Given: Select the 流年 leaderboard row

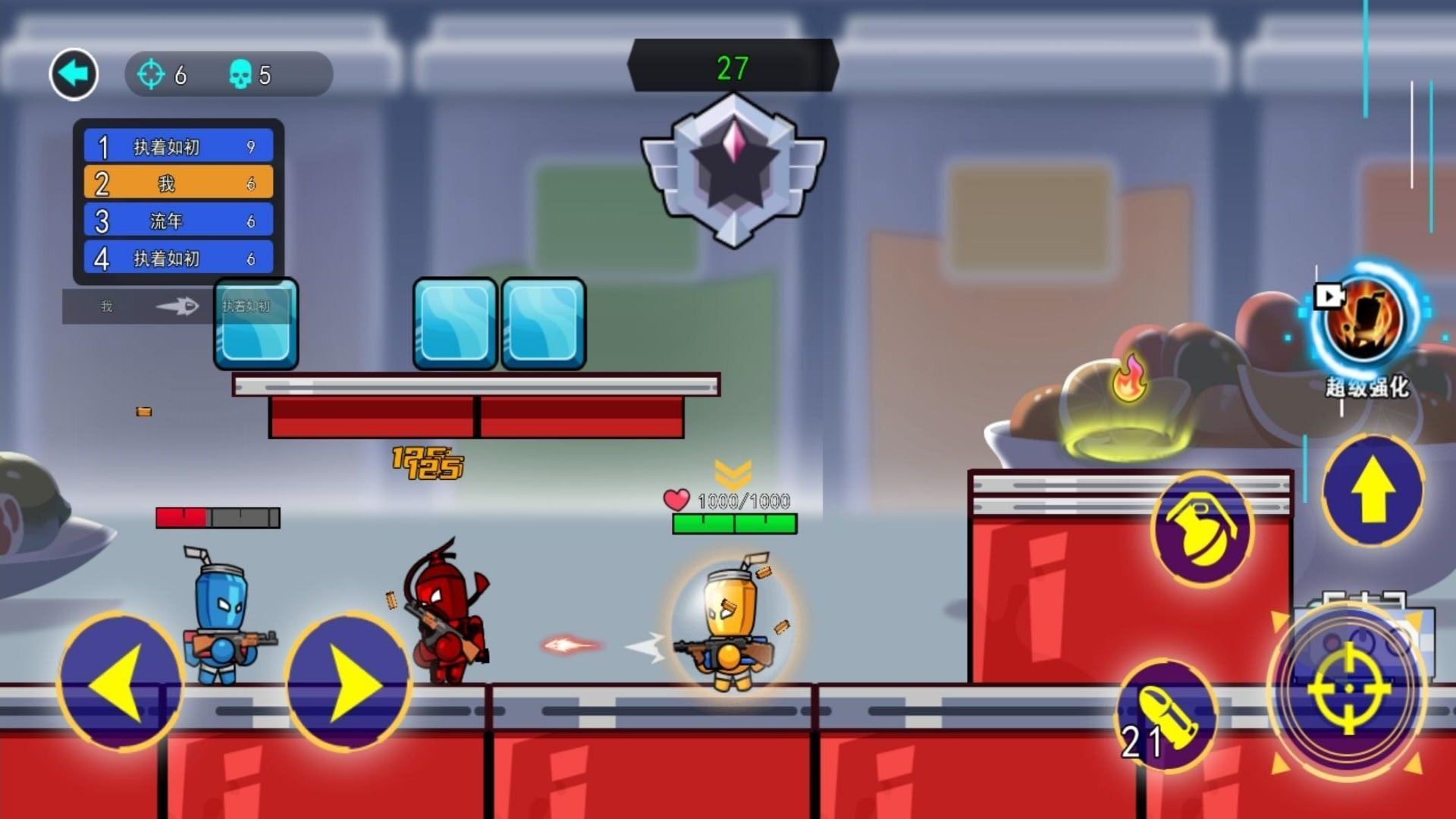Looking at the screenshot, I should click(x=179, y=221).
